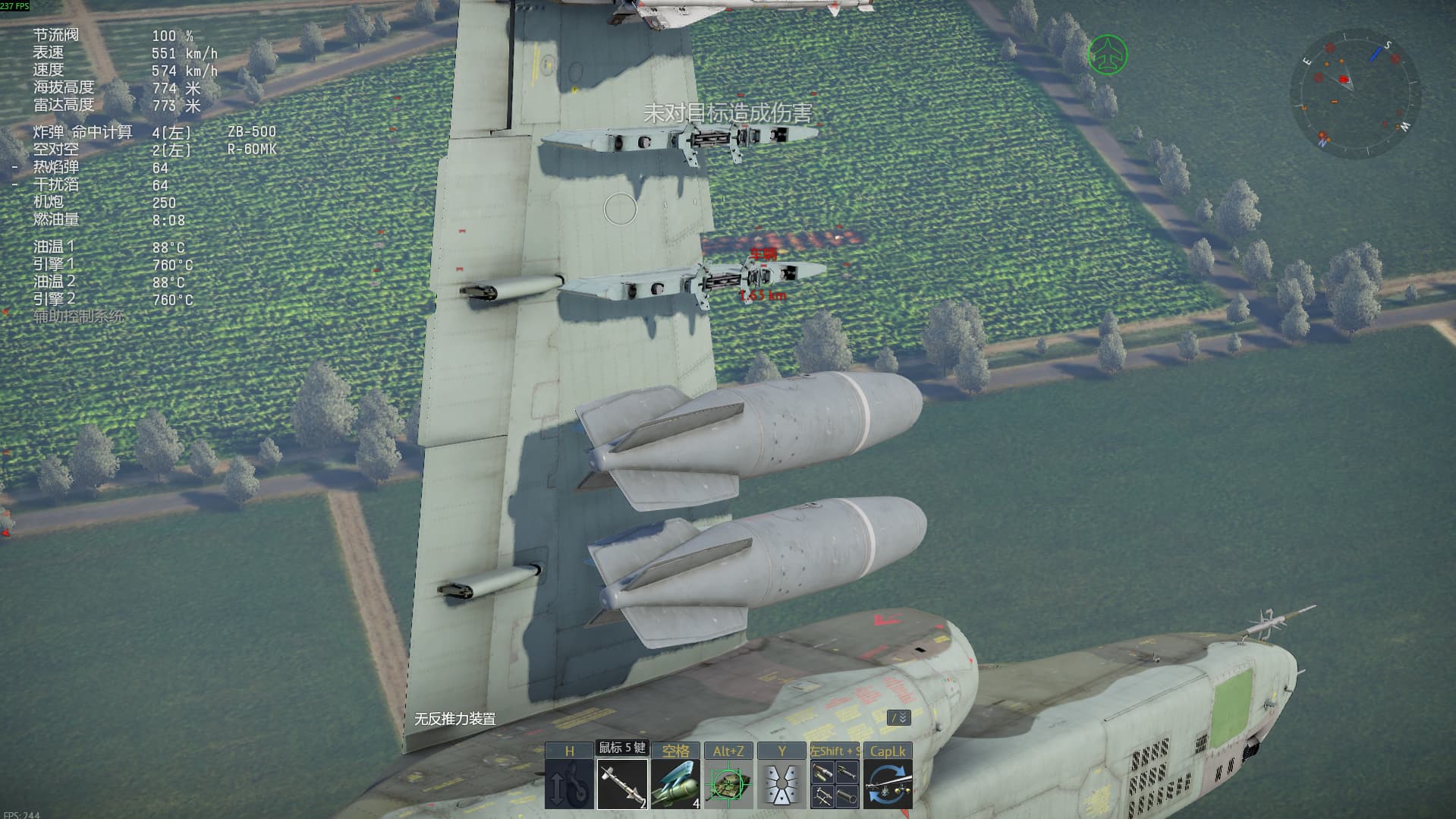Choose the ZB-500 bomb drop slot

tap(675, 784)
